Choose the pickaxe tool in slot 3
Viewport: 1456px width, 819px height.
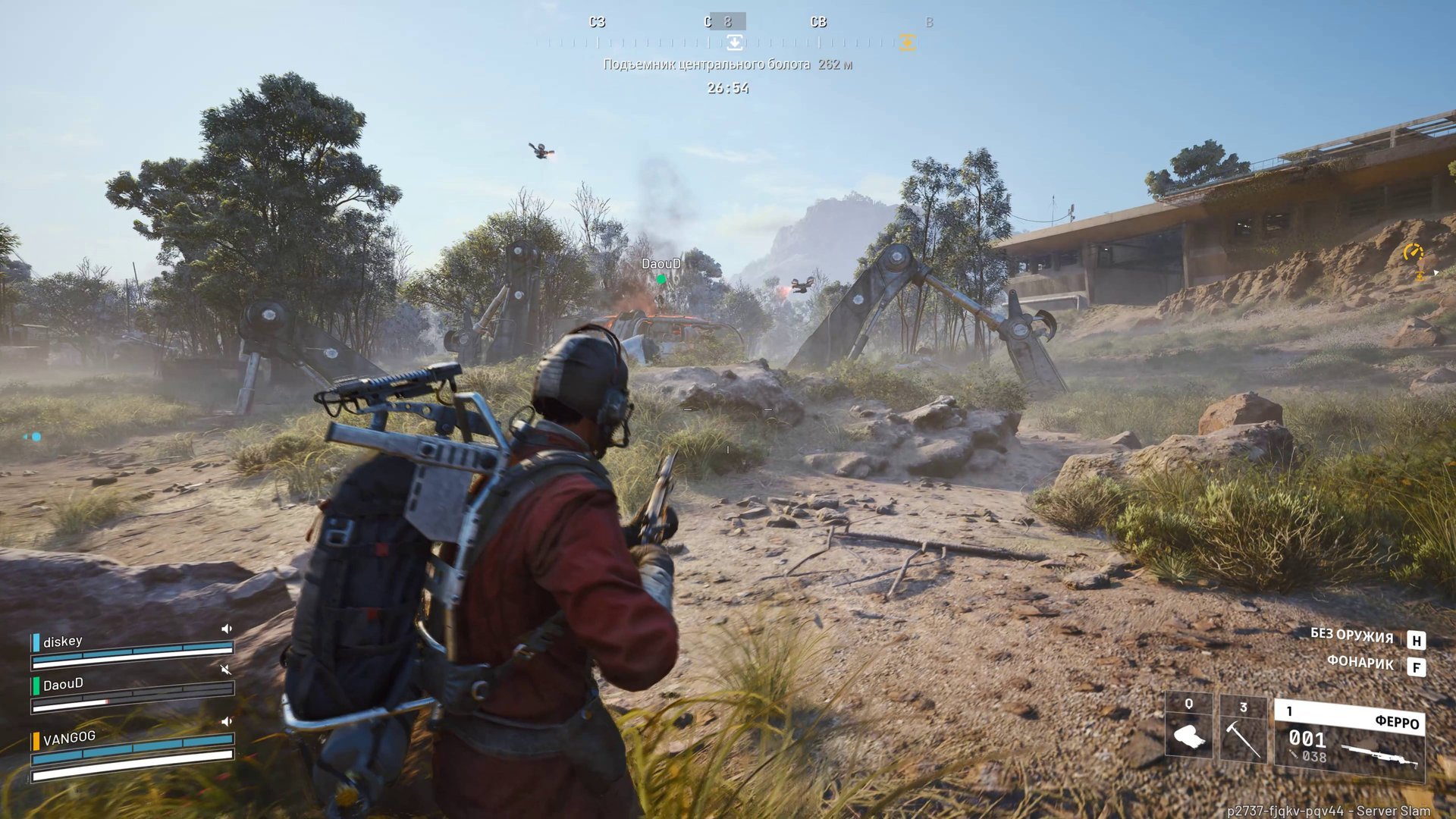(1242, 730)
